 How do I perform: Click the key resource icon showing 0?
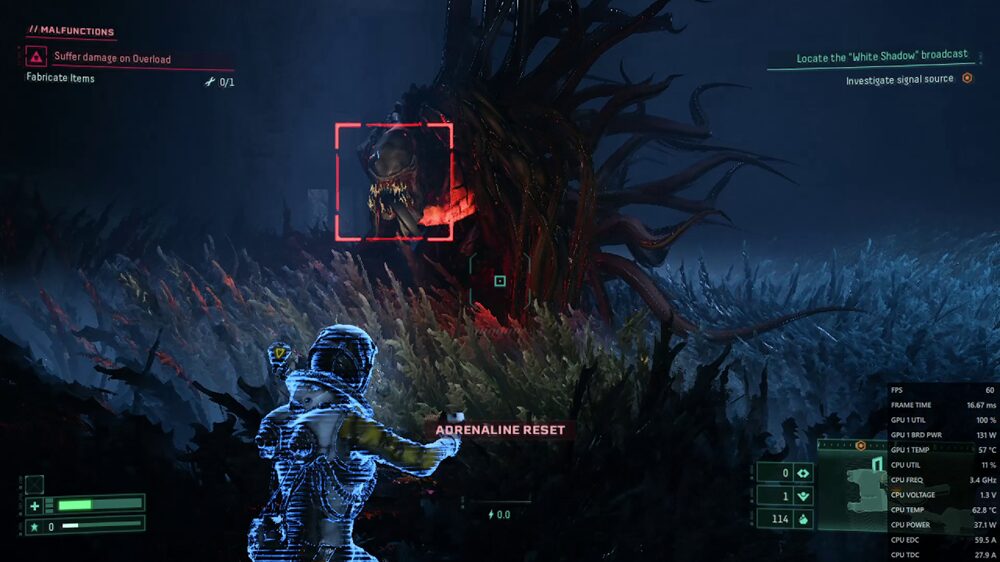point(803,473)
